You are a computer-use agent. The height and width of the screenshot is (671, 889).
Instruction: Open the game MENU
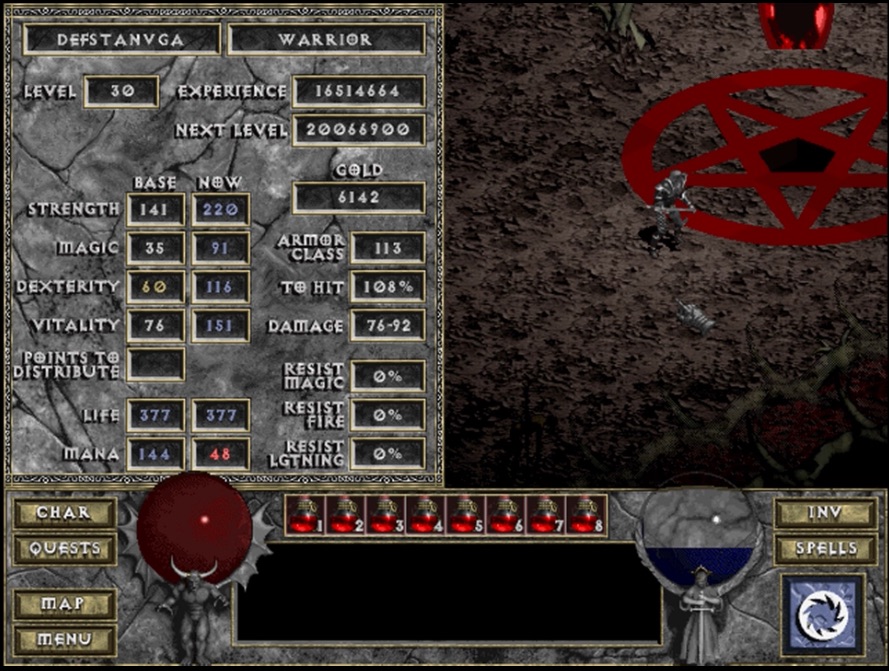click(x=64, y=638)
